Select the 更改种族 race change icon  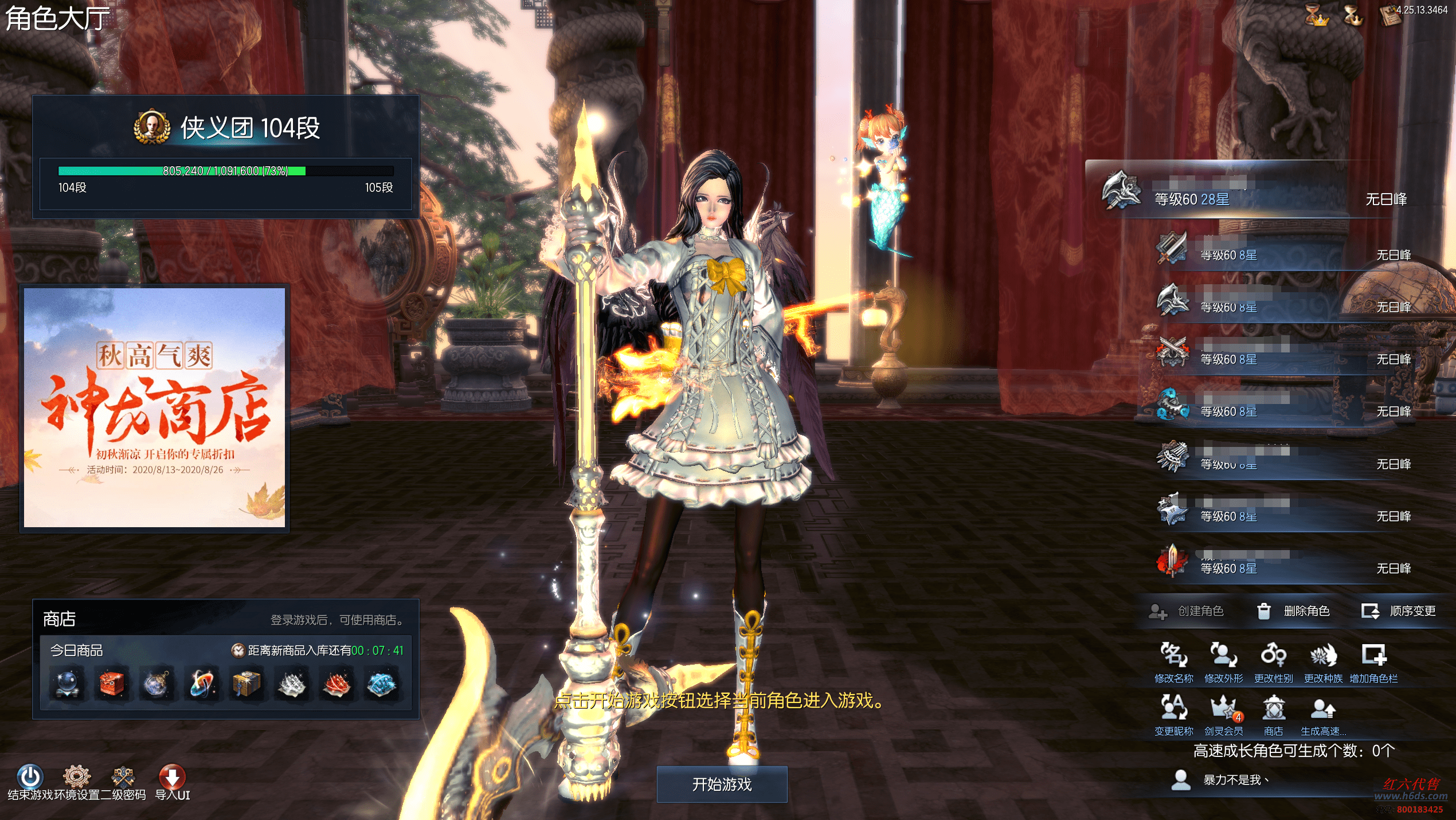point(1323,656)
